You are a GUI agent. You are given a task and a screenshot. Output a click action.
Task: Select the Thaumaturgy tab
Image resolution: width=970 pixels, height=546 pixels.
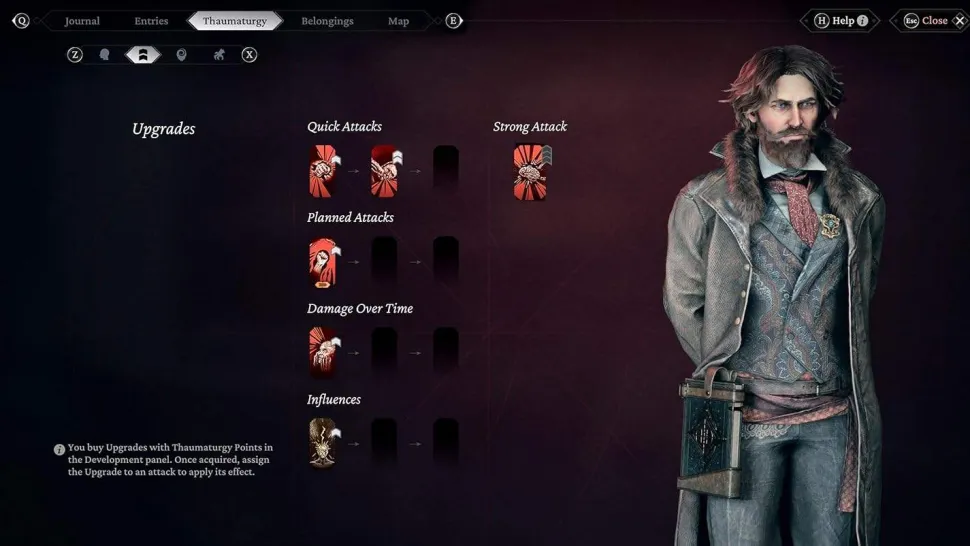235,21
